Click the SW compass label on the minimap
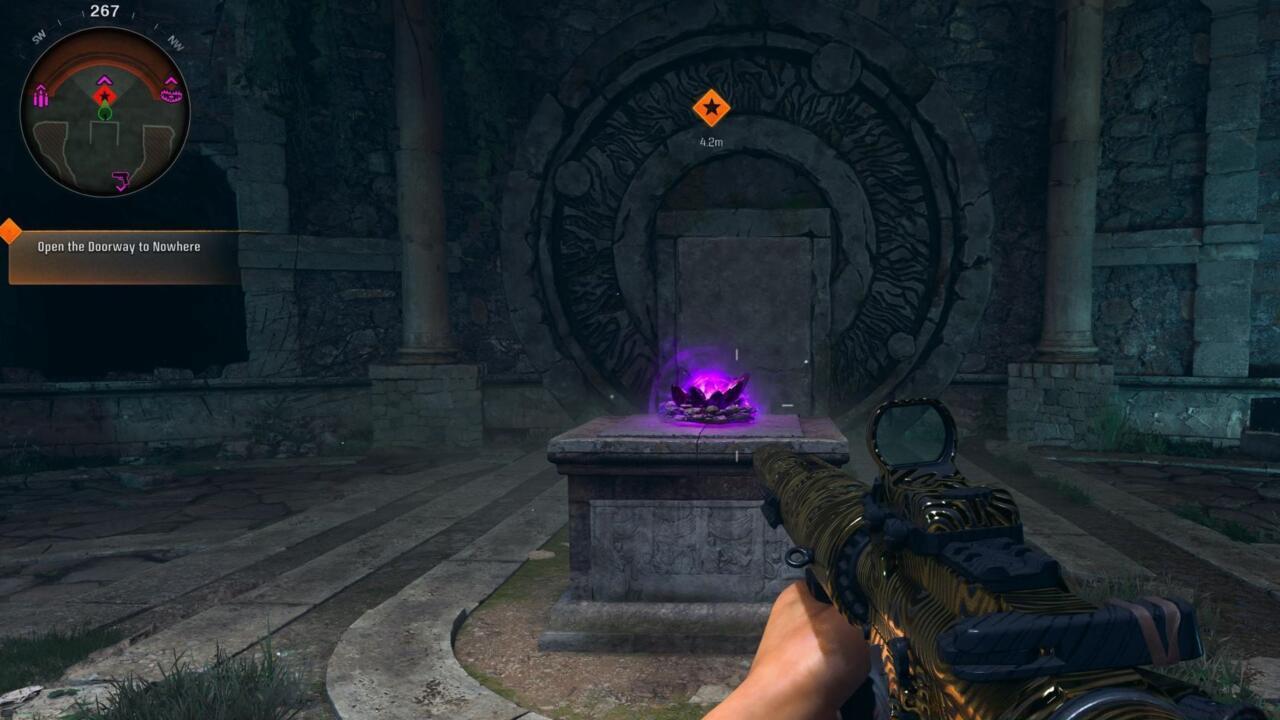 pos(39,36)
